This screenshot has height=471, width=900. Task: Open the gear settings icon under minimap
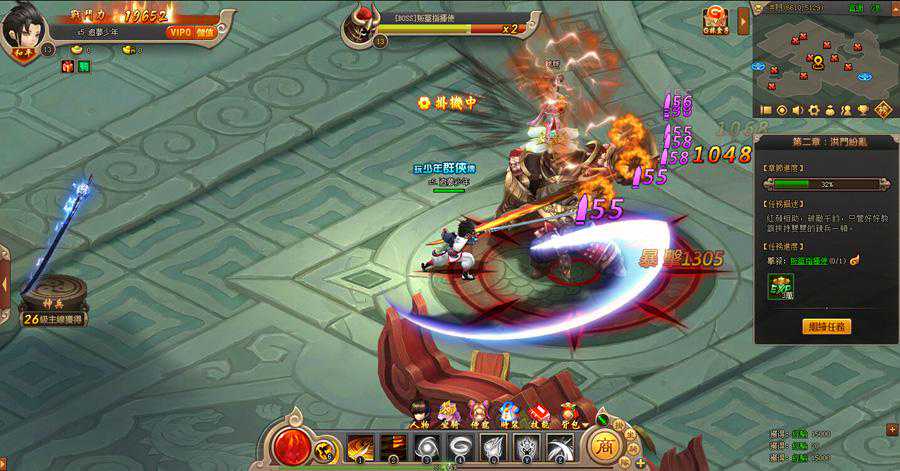[814, 109]
